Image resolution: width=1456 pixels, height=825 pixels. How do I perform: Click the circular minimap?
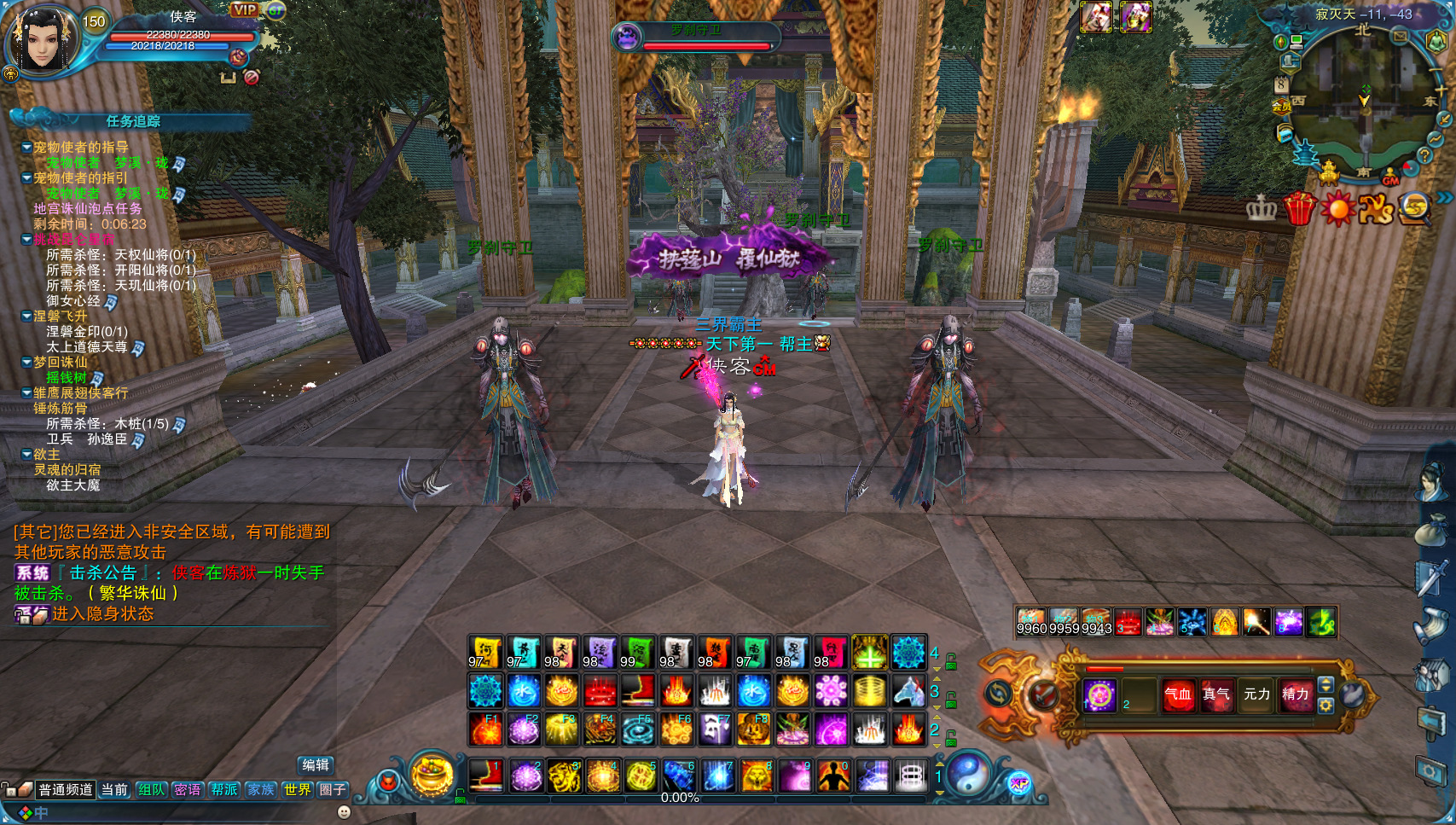coord(1363,98)
